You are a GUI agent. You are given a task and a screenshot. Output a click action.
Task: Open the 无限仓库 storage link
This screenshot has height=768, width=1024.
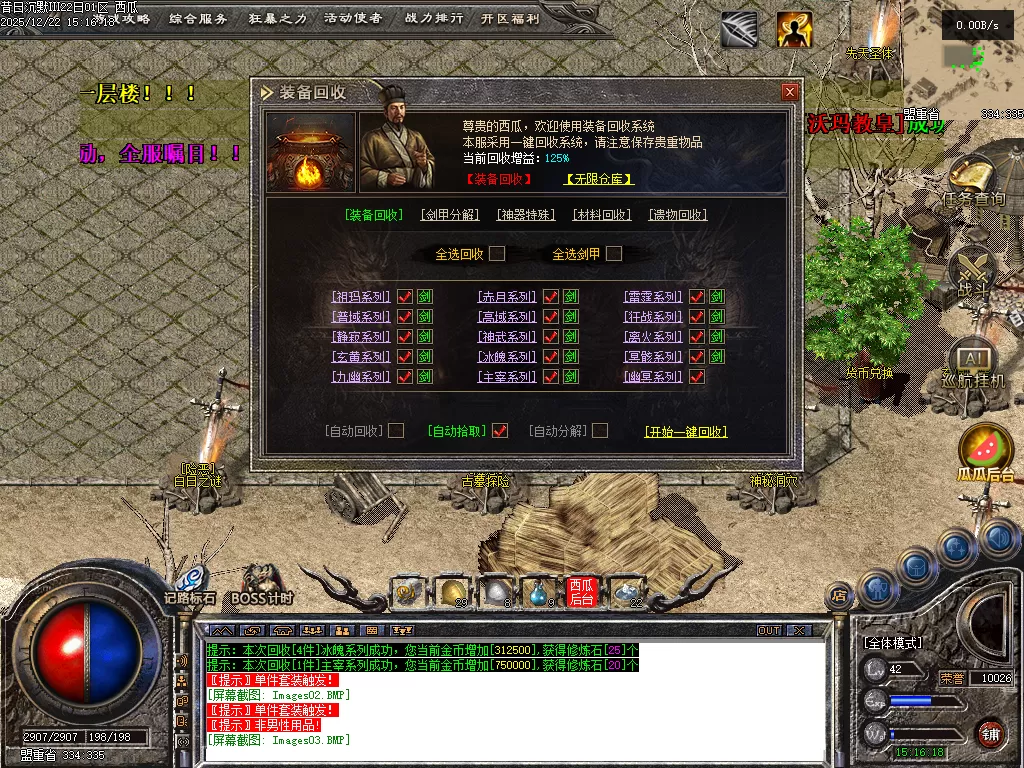pyautogui.click(x=599, y=180)
